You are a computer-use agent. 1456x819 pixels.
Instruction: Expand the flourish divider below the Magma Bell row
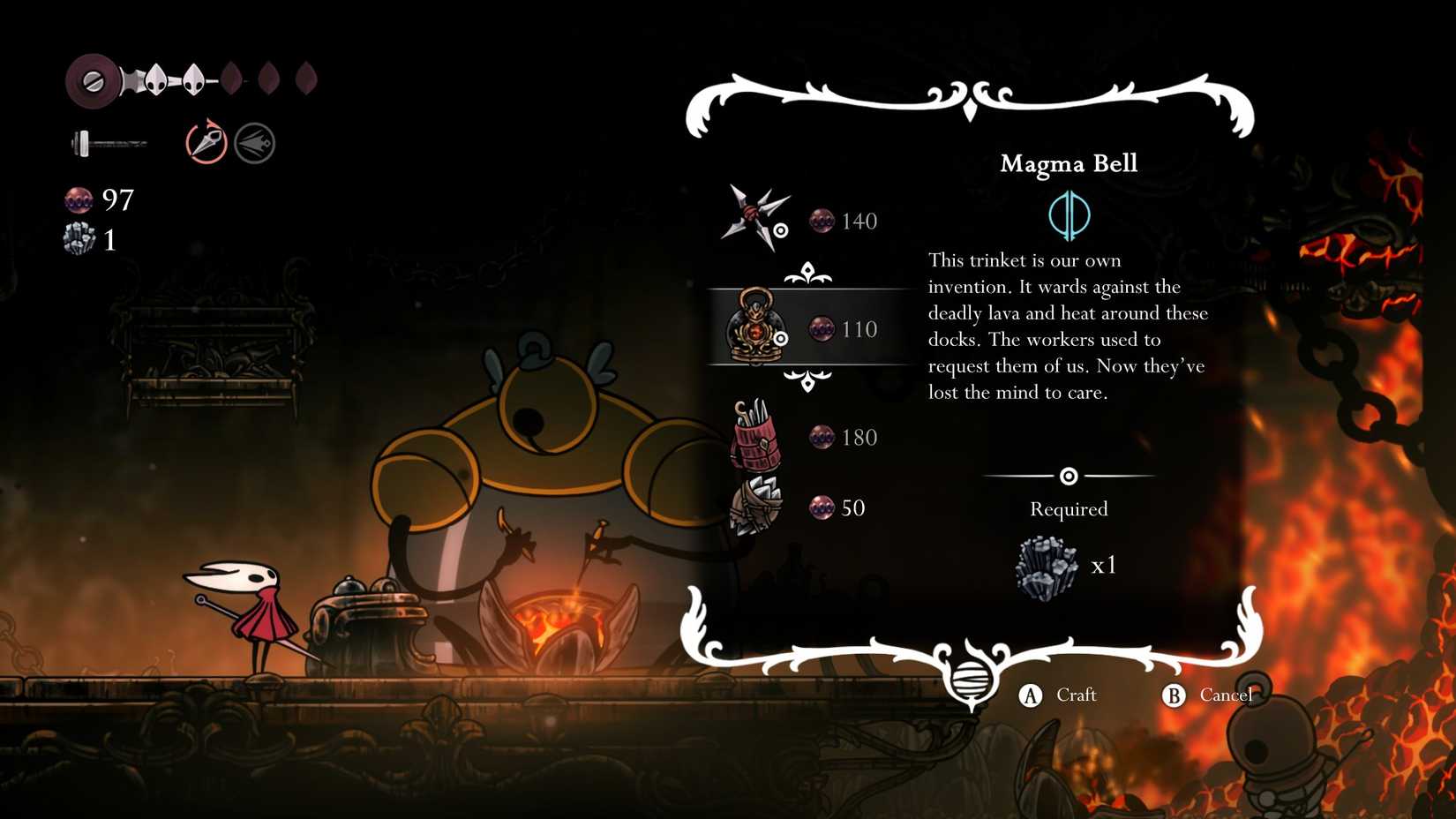point(807,381)
